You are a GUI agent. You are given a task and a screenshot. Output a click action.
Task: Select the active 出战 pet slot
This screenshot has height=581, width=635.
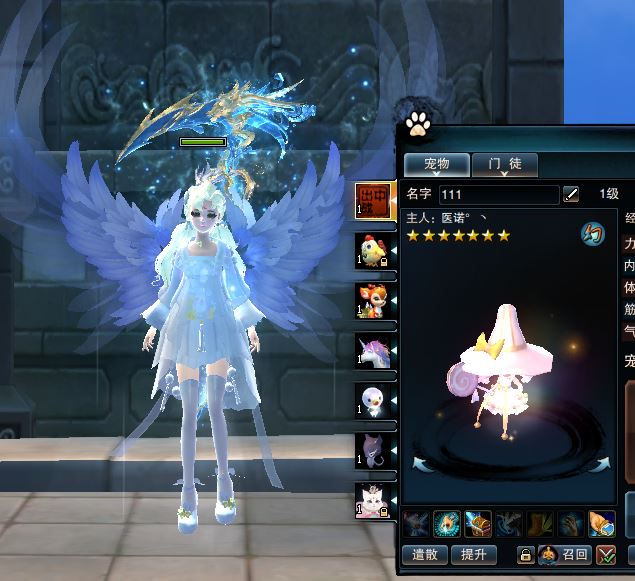pos(371,200)
